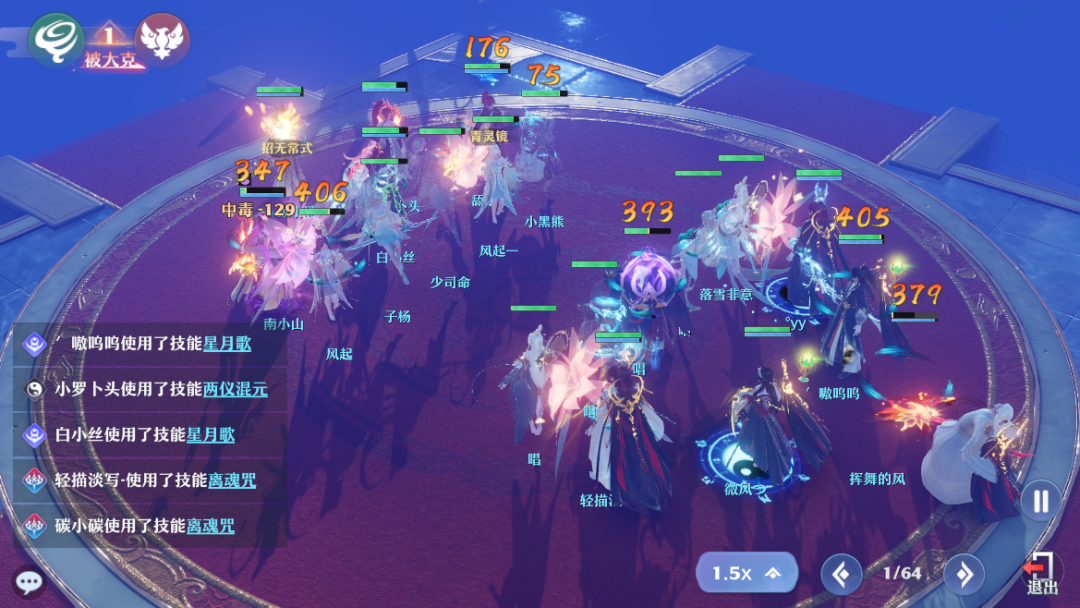Pause the battle replay
The height and width of the screenshot is (608, 1080).
(x=1040, y=500)
